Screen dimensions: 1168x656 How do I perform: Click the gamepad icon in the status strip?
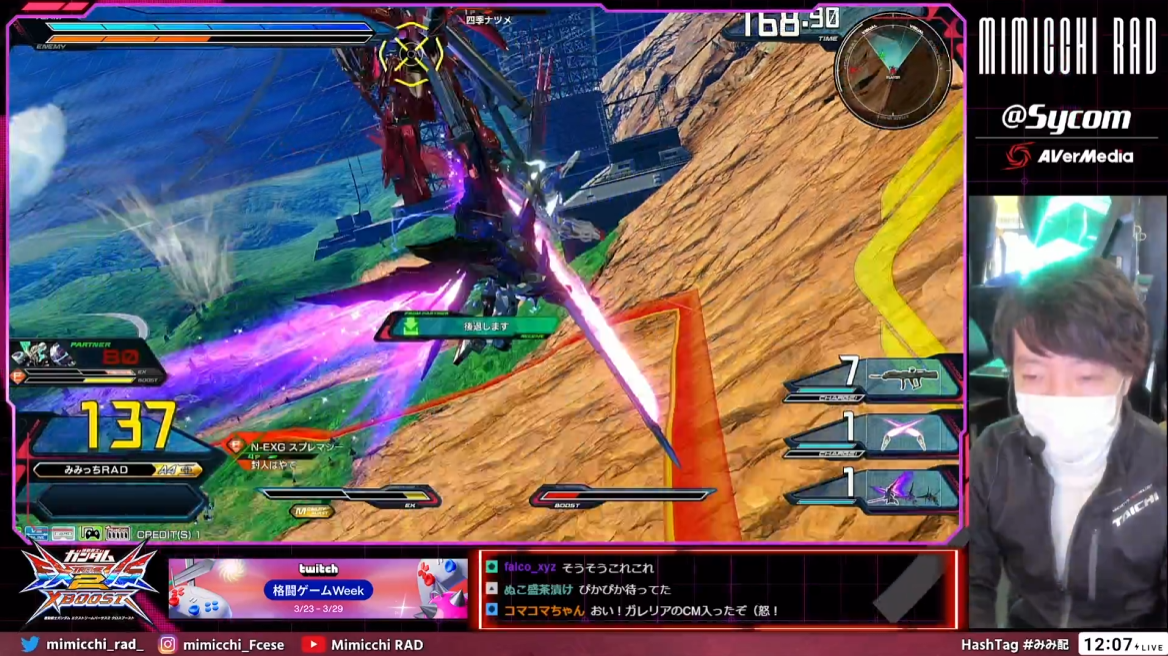(x=91, y=533)
